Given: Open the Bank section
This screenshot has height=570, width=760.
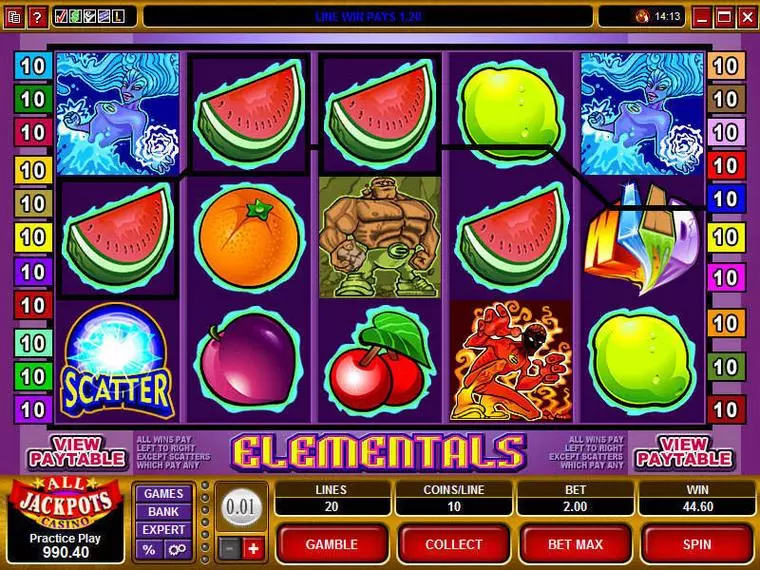Looking at the screenshot, I should tap(163, 511).
